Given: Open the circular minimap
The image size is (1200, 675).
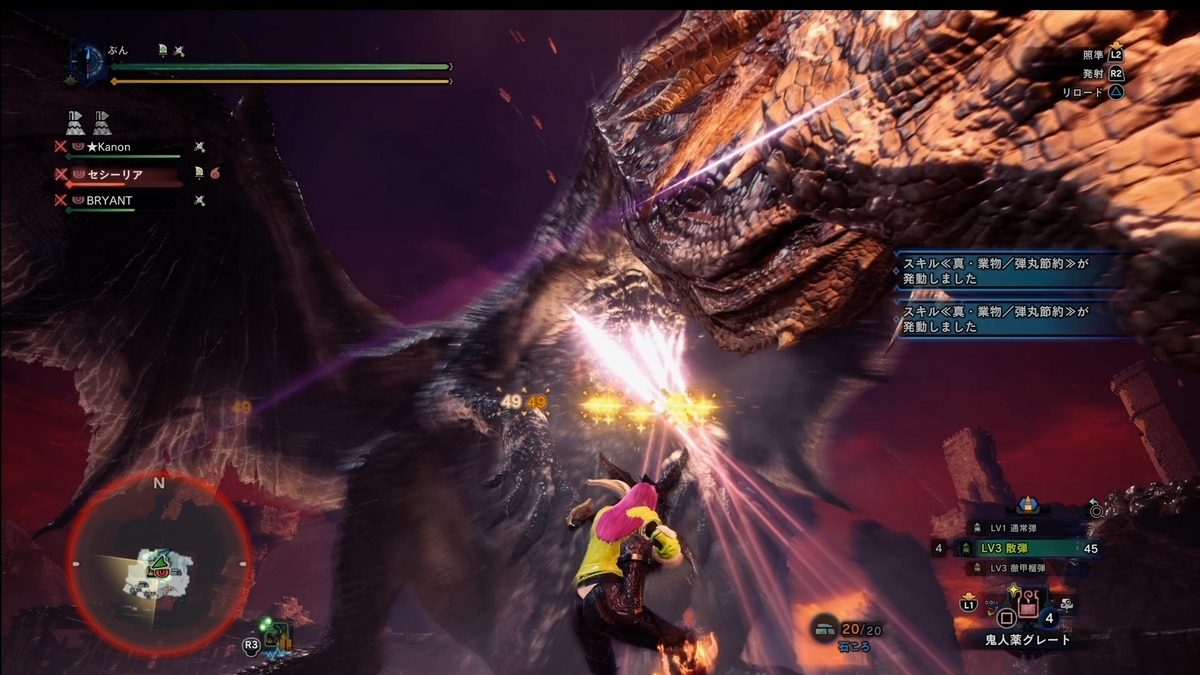Looking at the screenshot, I should [158, 563].
